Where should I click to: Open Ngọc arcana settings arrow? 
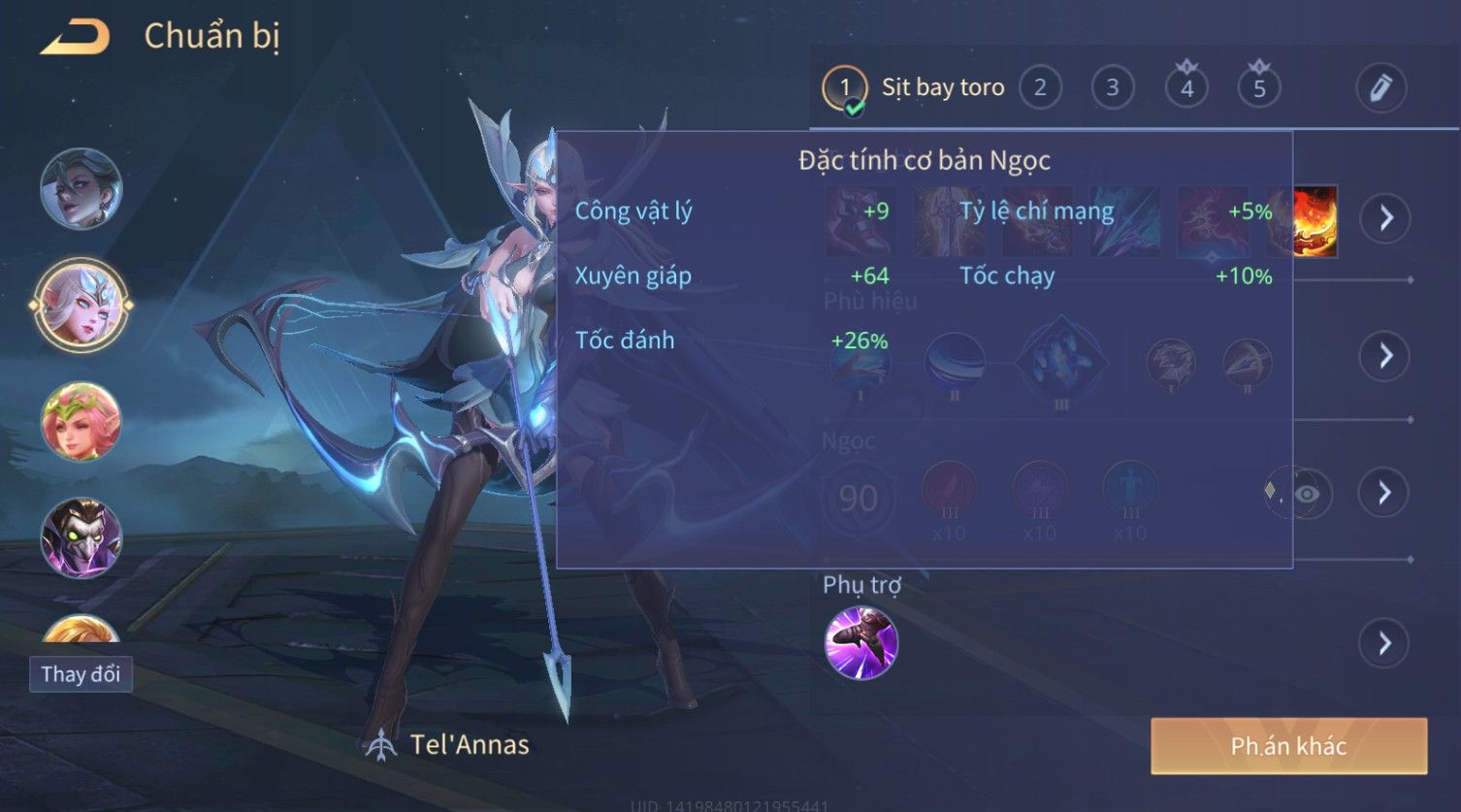[1384, 493]
